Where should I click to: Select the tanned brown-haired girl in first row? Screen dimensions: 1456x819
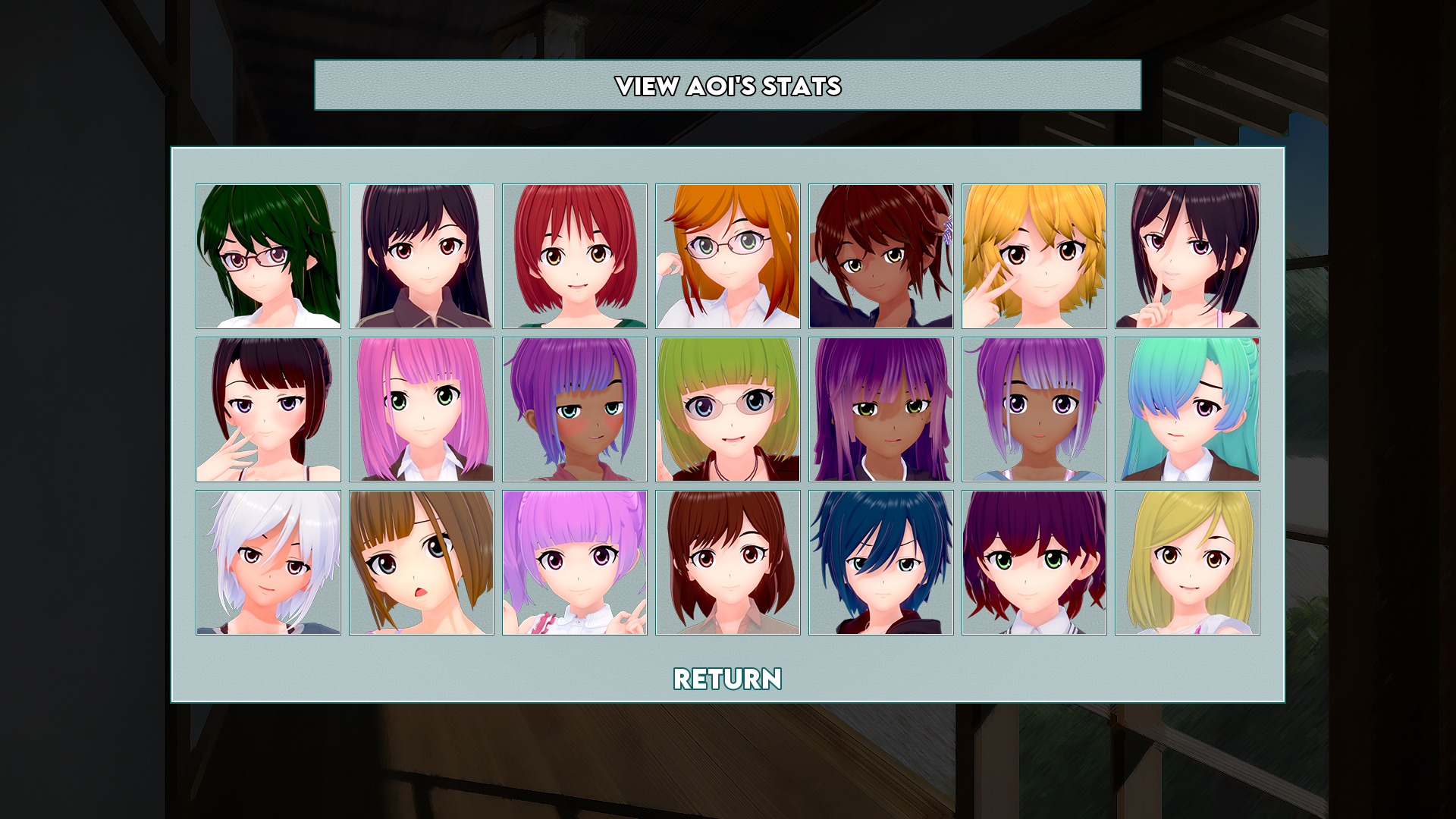point(881,256)
